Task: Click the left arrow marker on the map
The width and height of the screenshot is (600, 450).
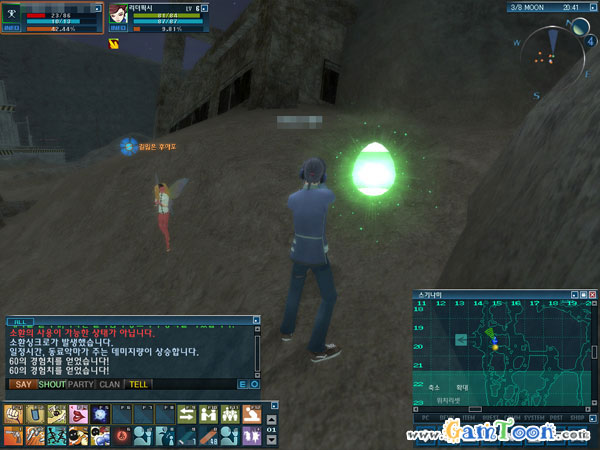Action: pos(460,340)
